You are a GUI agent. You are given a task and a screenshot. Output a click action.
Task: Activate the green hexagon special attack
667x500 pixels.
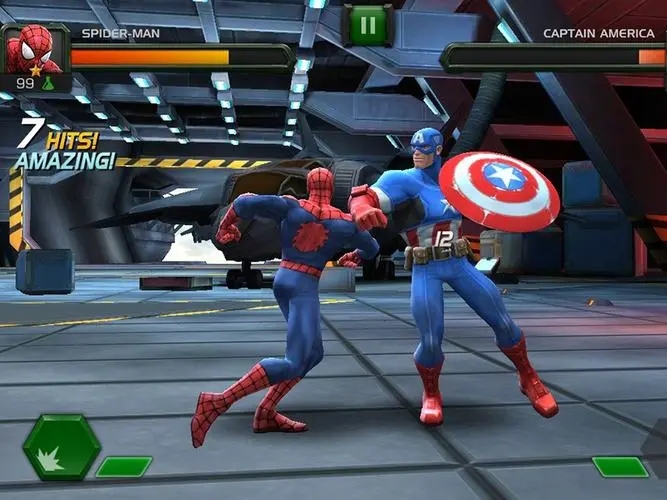tap(61, 448)
